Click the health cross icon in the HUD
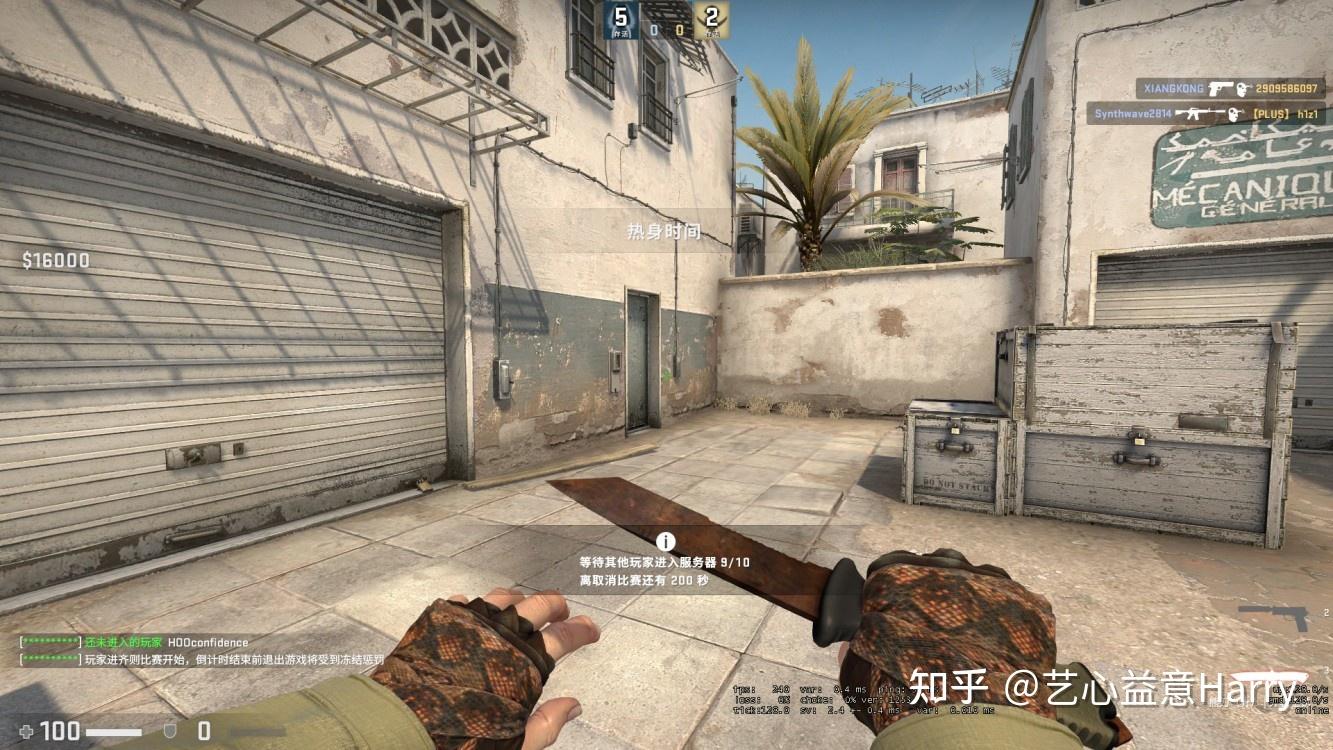Image resolution: width=1333 pixels, height=750 pixels. click(26, 732)
